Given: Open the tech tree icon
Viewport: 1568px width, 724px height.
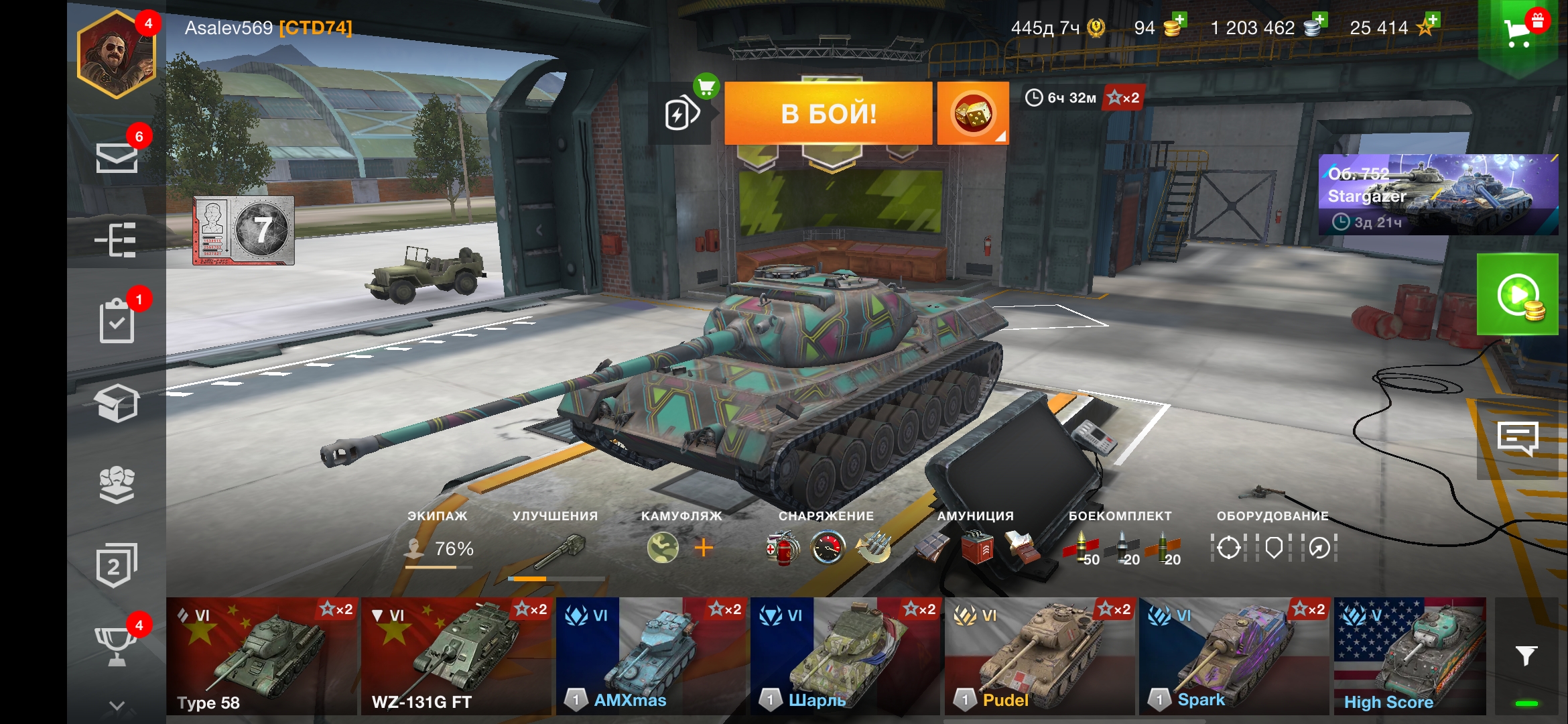Looking at the screenshot, I should (117, 240).
